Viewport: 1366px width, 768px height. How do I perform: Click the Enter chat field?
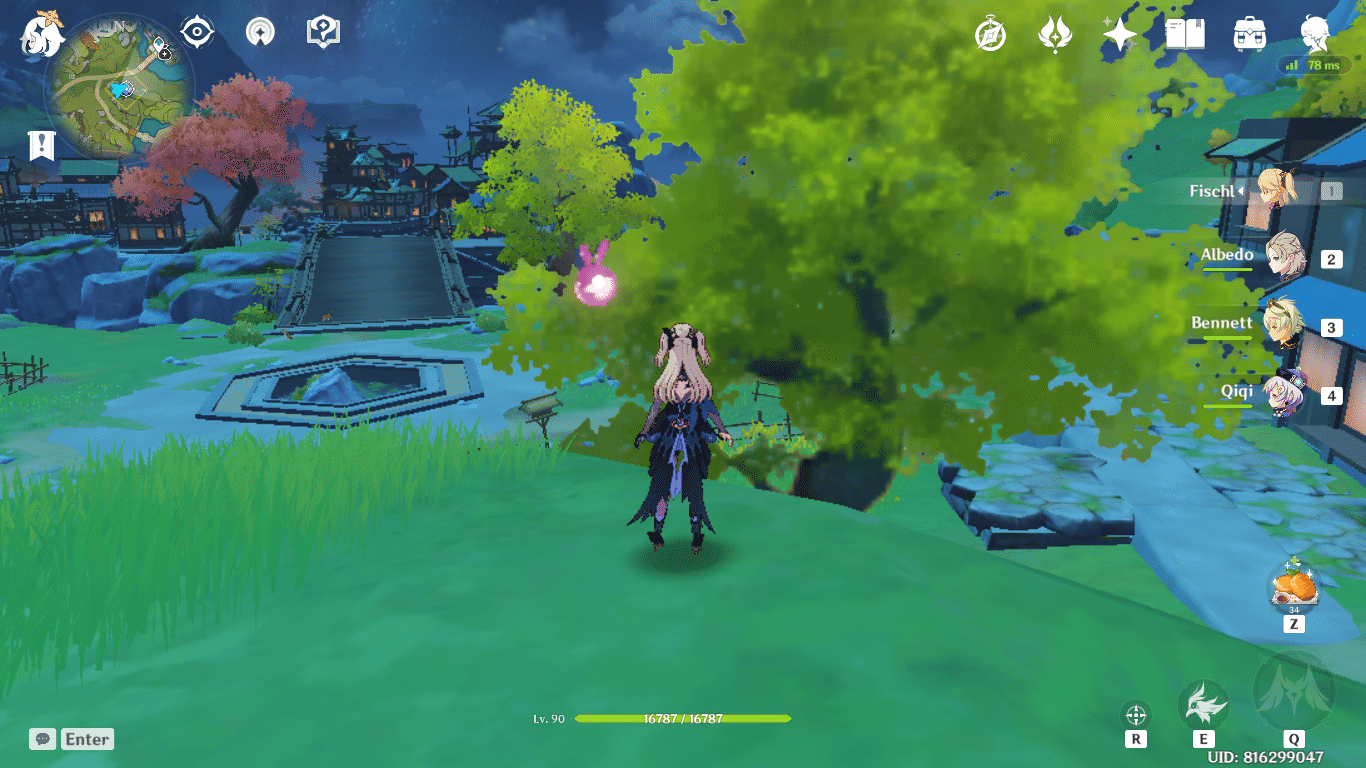pos(86,739)
